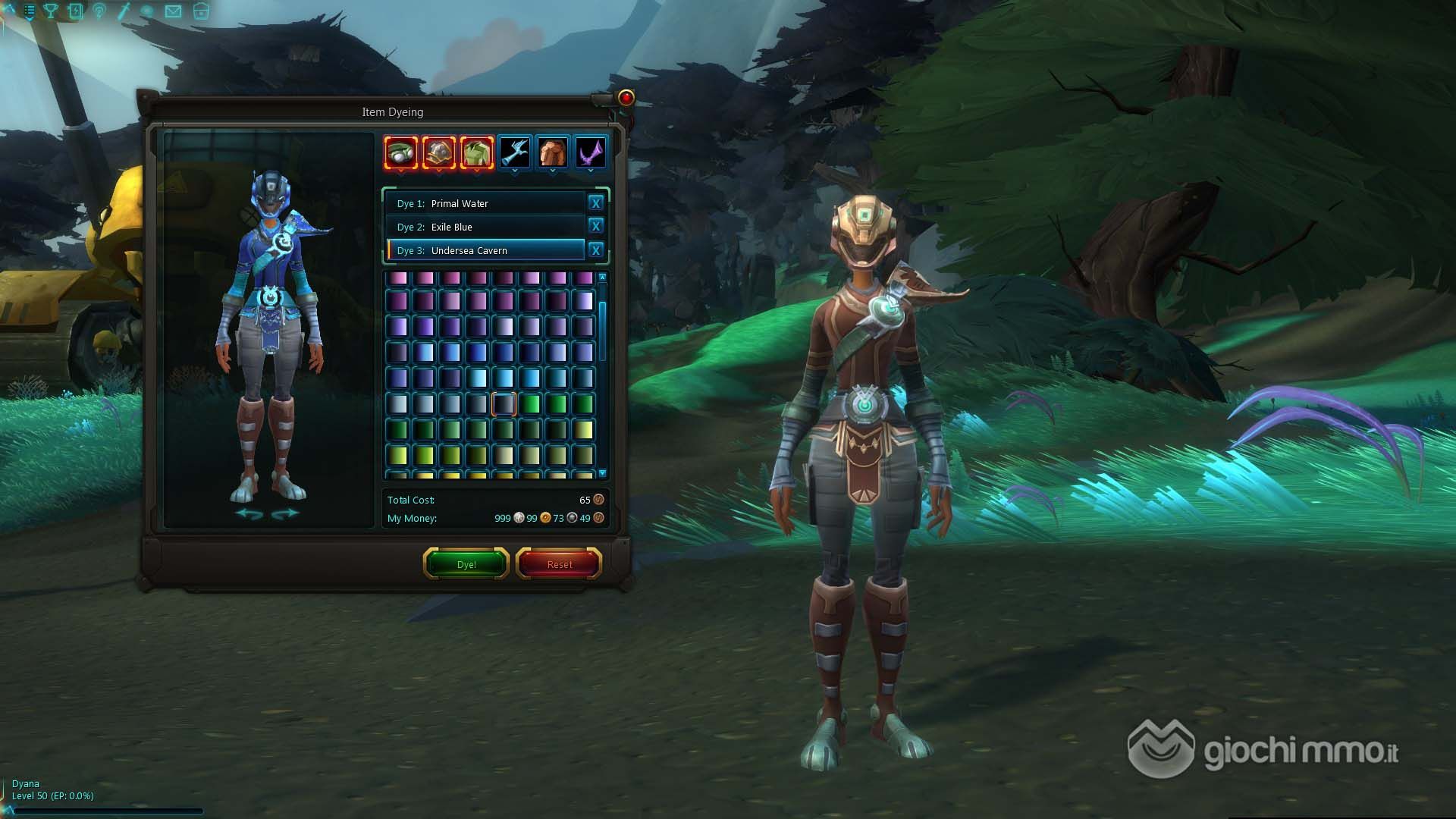Select the purple winged item slot
1456x819 pixels.
(x=590, y=153)
